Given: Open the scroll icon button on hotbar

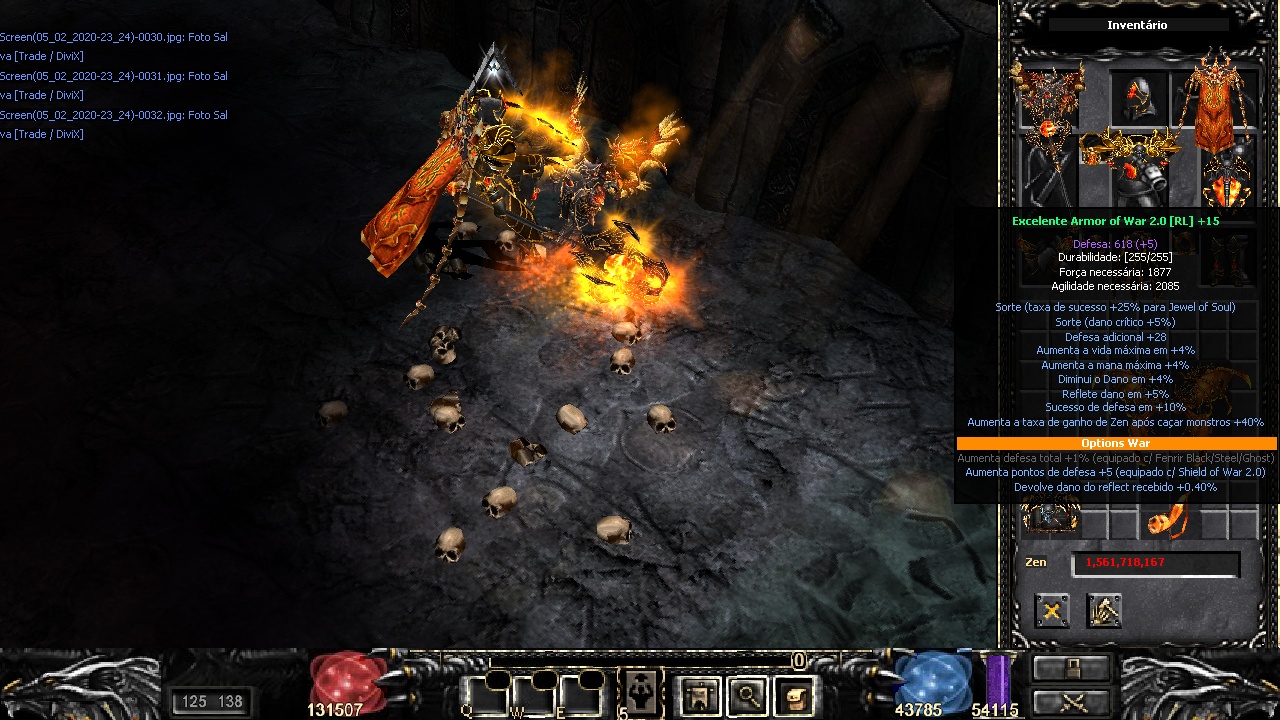Looking at the screenshot, I should pos(794,695).
